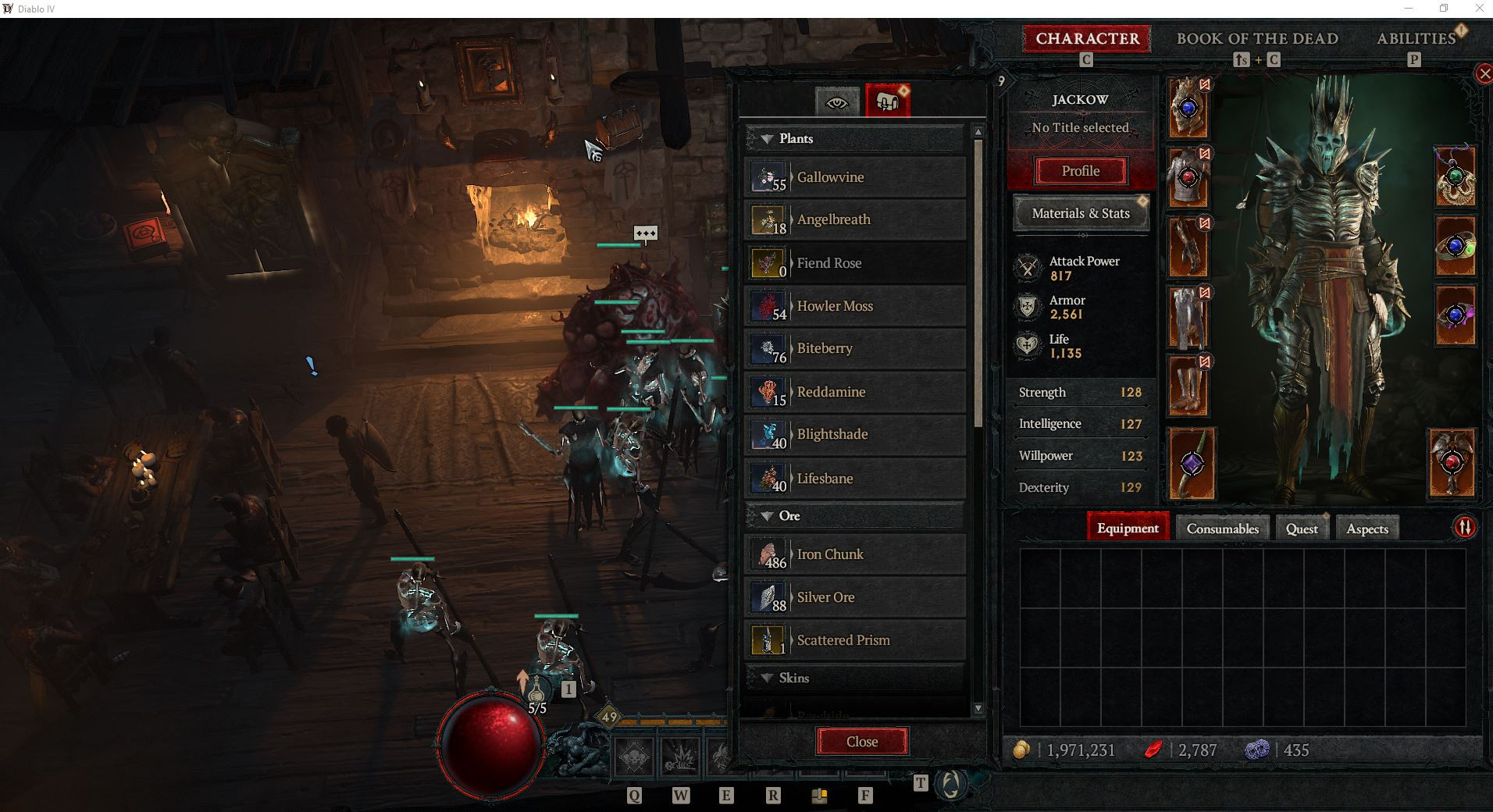This screenshot has width=1493, height=812.
Task: Switch to the eye view tab
Action: click(836, 102)
